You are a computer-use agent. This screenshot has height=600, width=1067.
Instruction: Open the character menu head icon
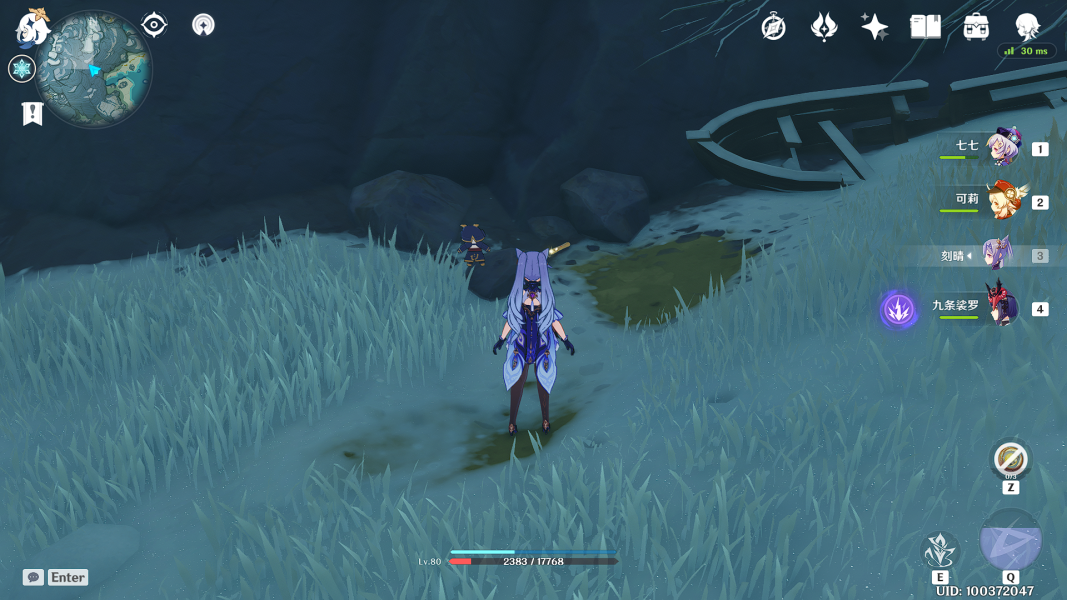pyautogui.click(x=1027, y=27)
